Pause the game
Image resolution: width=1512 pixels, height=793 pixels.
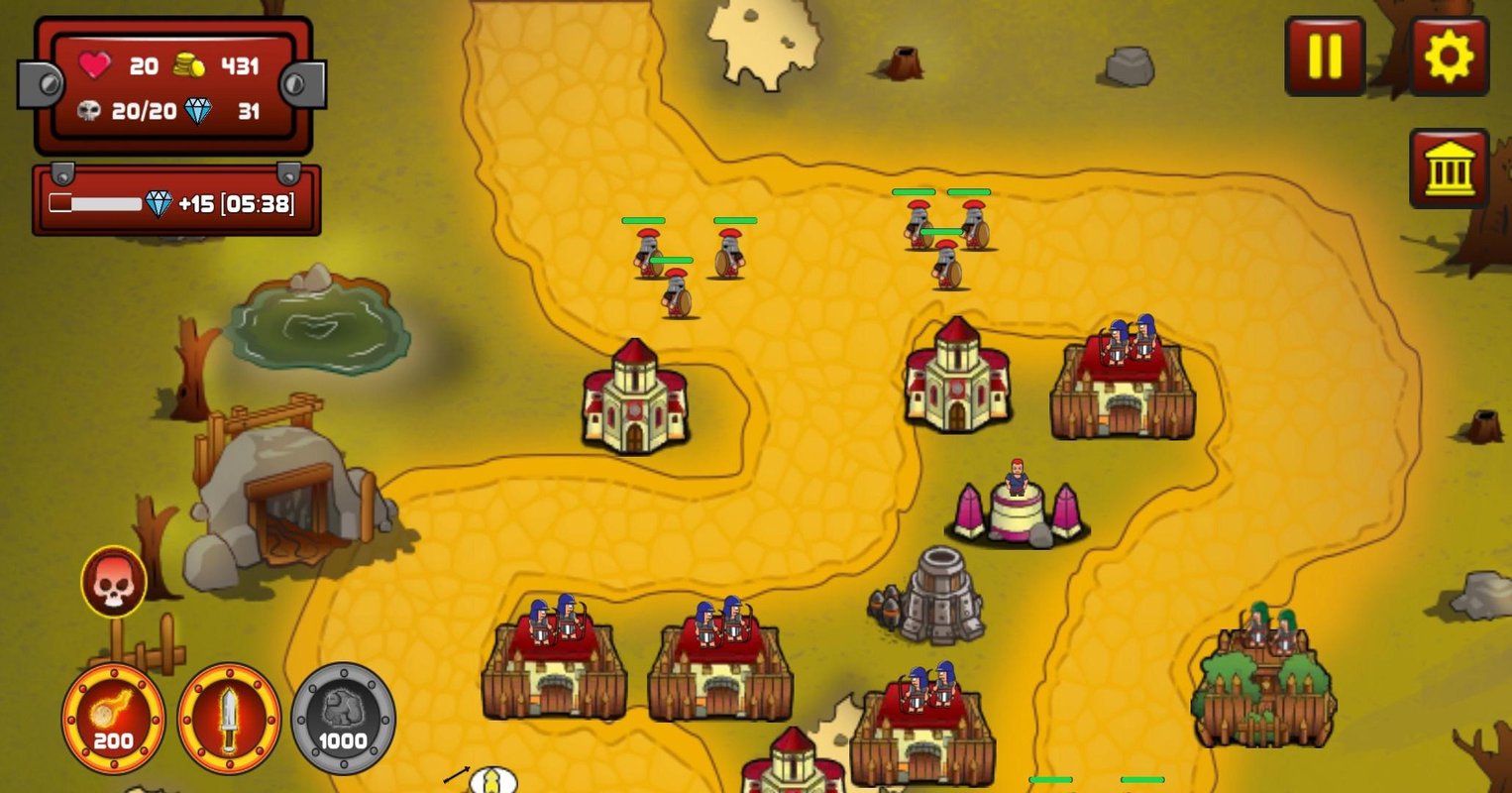[x=1324, y=56]
